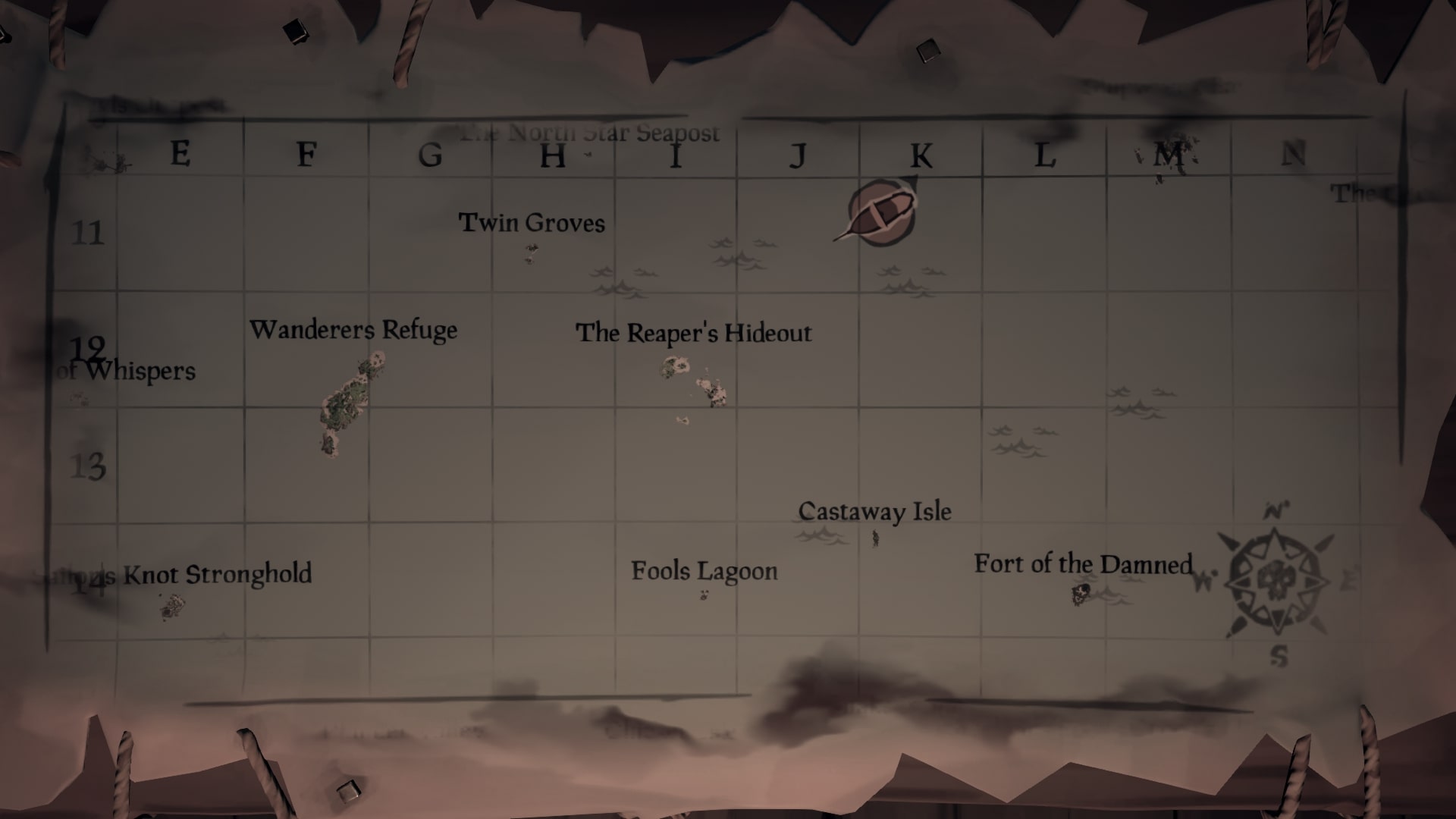Select the Twin Groves label
1456x819 pixels.
(x=531, y=223)
